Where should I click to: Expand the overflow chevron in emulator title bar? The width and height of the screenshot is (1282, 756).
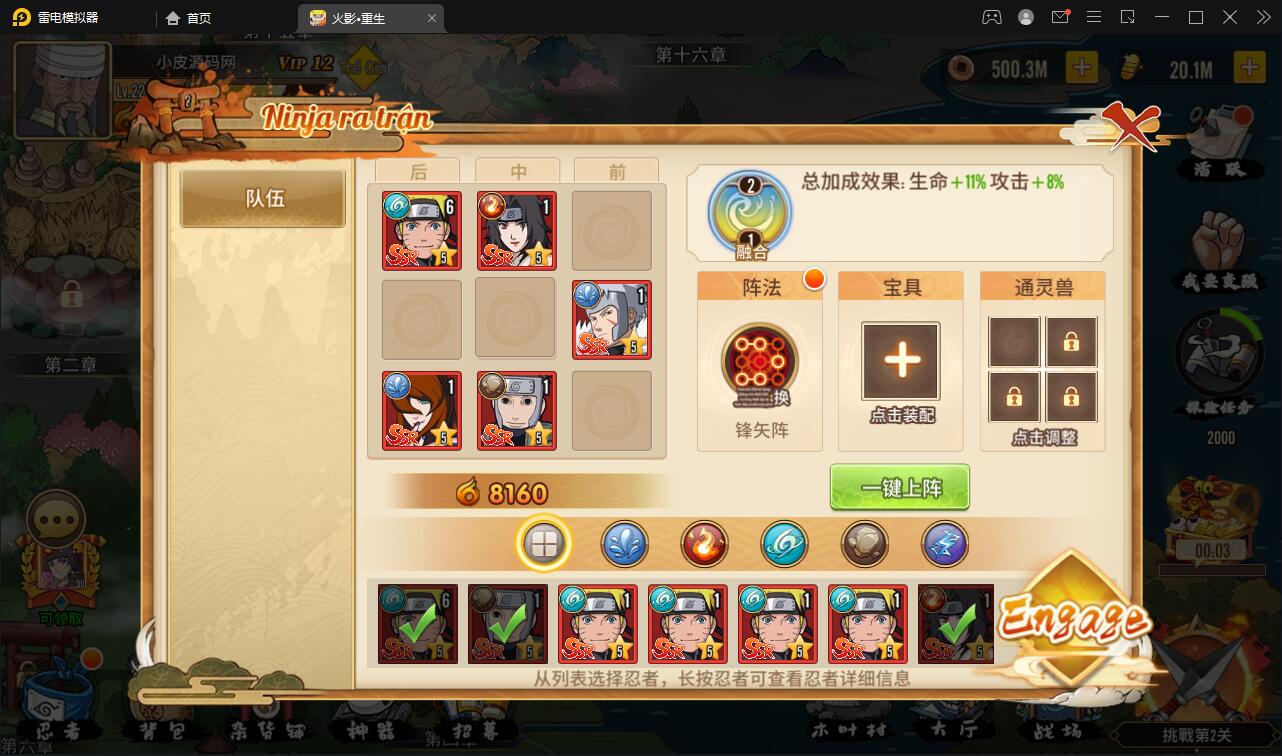pos(1263,17)
